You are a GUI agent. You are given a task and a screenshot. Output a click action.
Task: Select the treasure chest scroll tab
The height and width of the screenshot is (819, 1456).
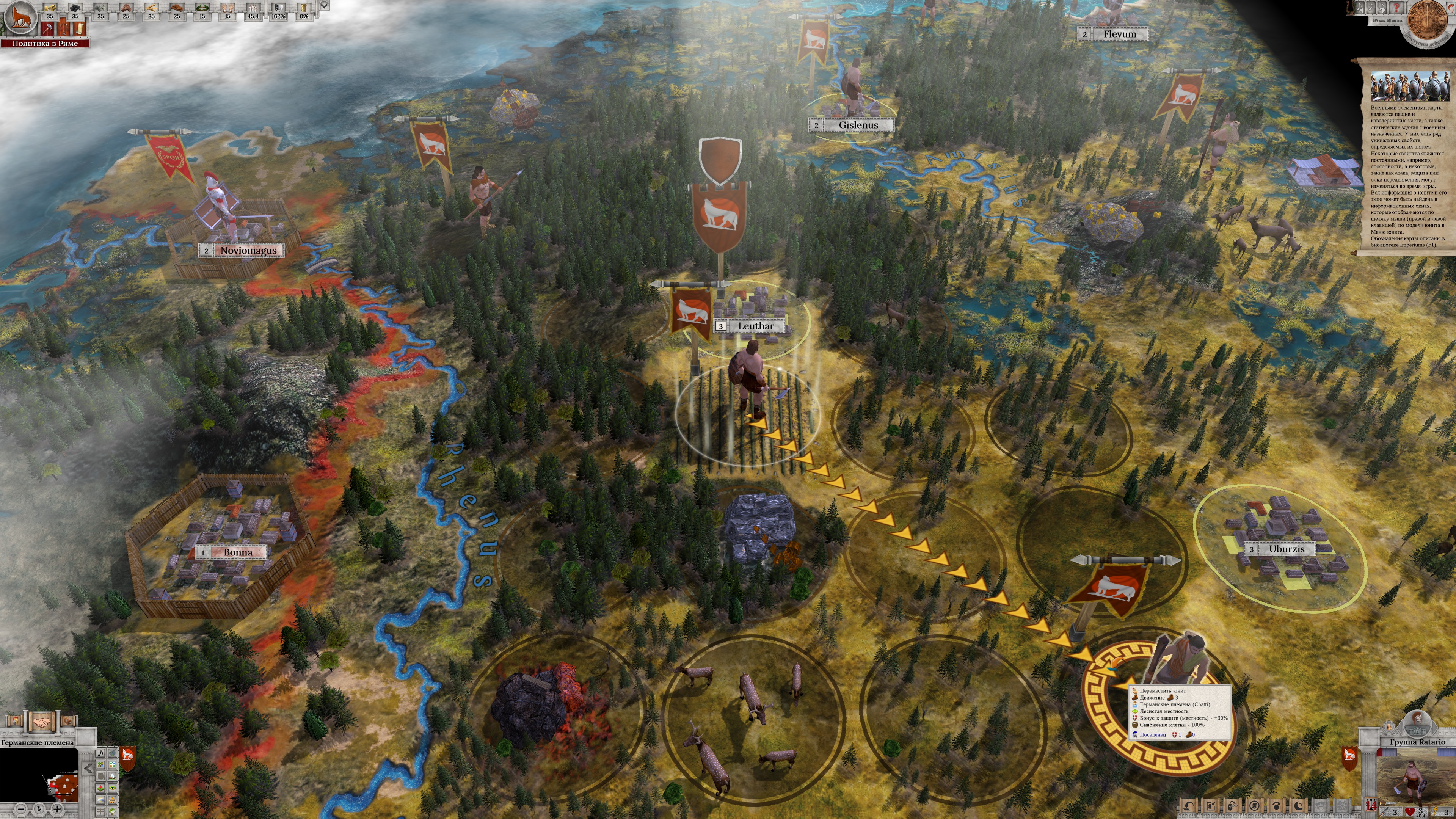(67, 721)
